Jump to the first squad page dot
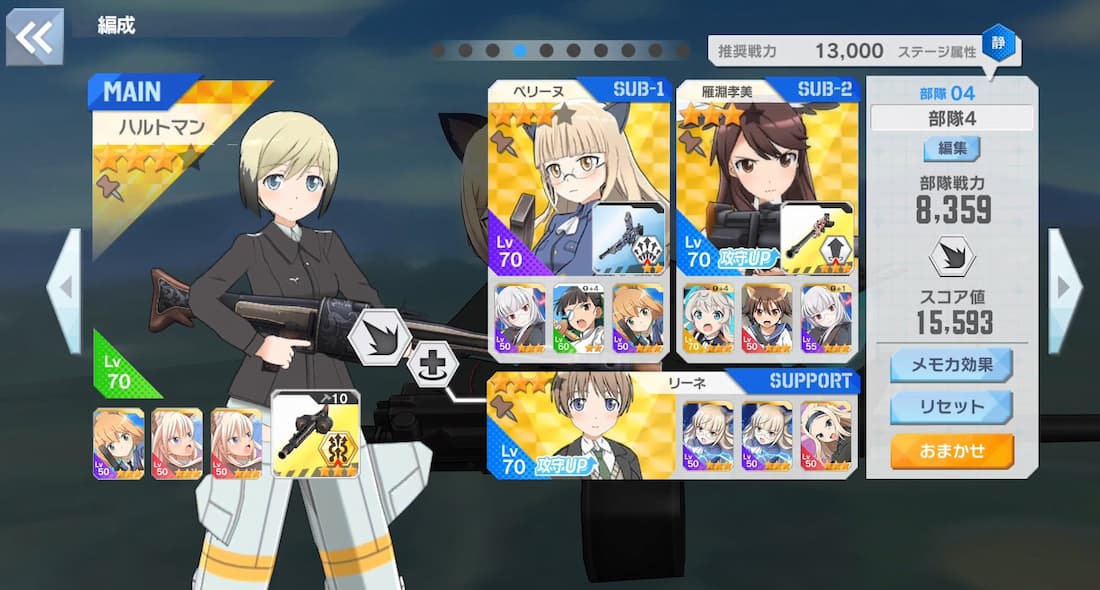Image resolution: width=1100 pixels, height=590 pixels. click(x=440, y=50)
